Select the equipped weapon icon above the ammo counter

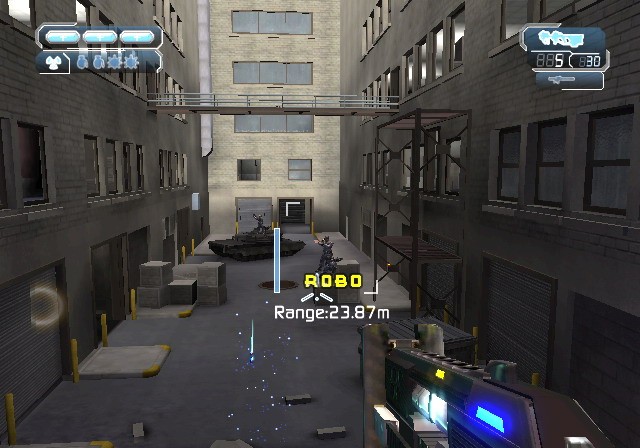tap(560, 38)
